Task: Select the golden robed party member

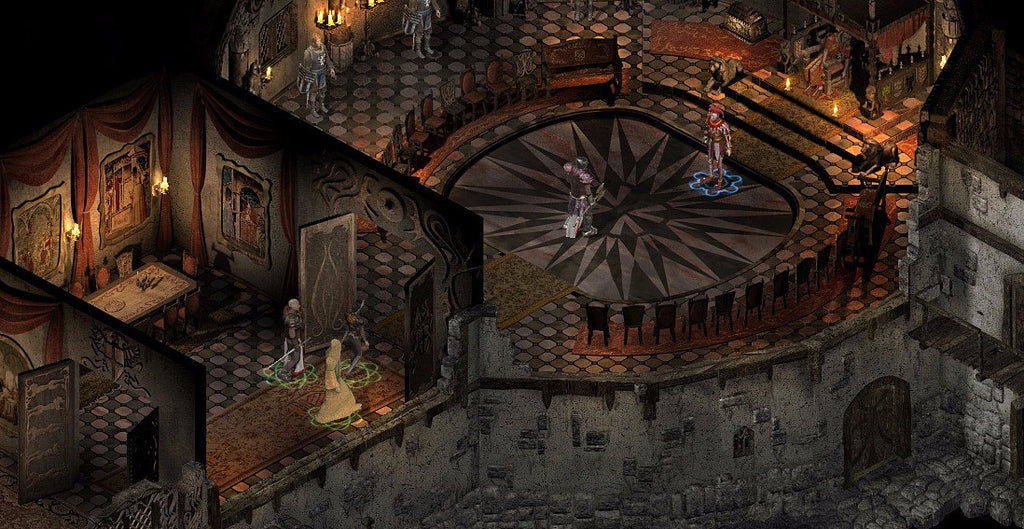Action: pos(336,383)
